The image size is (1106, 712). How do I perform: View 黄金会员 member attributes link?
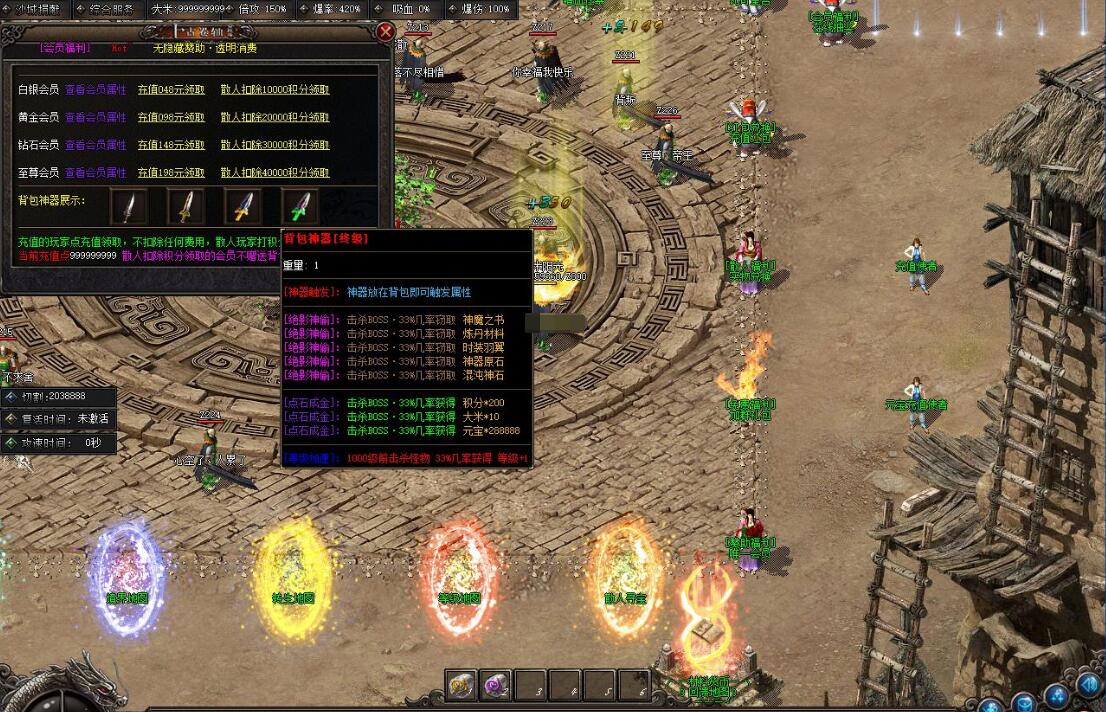coord(96,117)
